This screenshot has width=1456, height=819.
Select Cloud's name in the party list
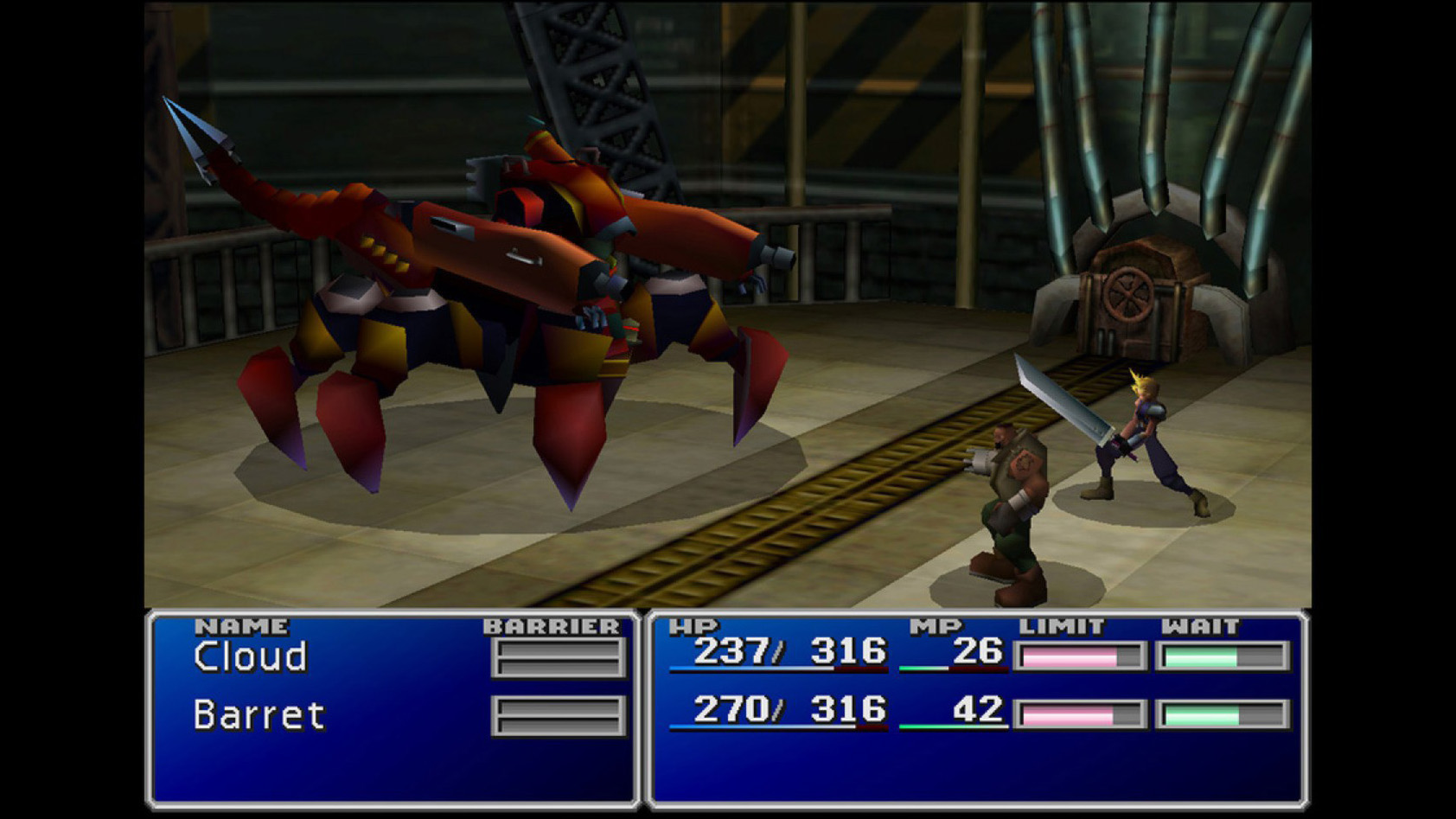click(x=251, y=657)
